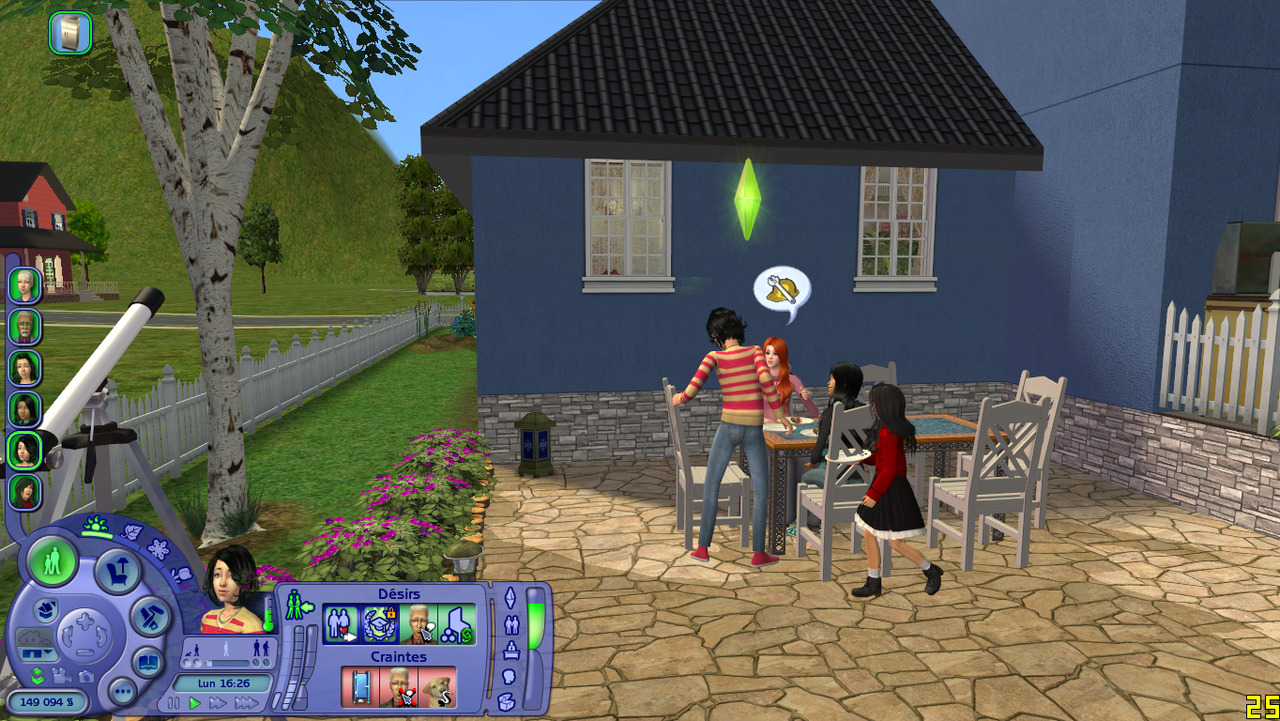Pause the game
1280x721 pixels.
174,704
